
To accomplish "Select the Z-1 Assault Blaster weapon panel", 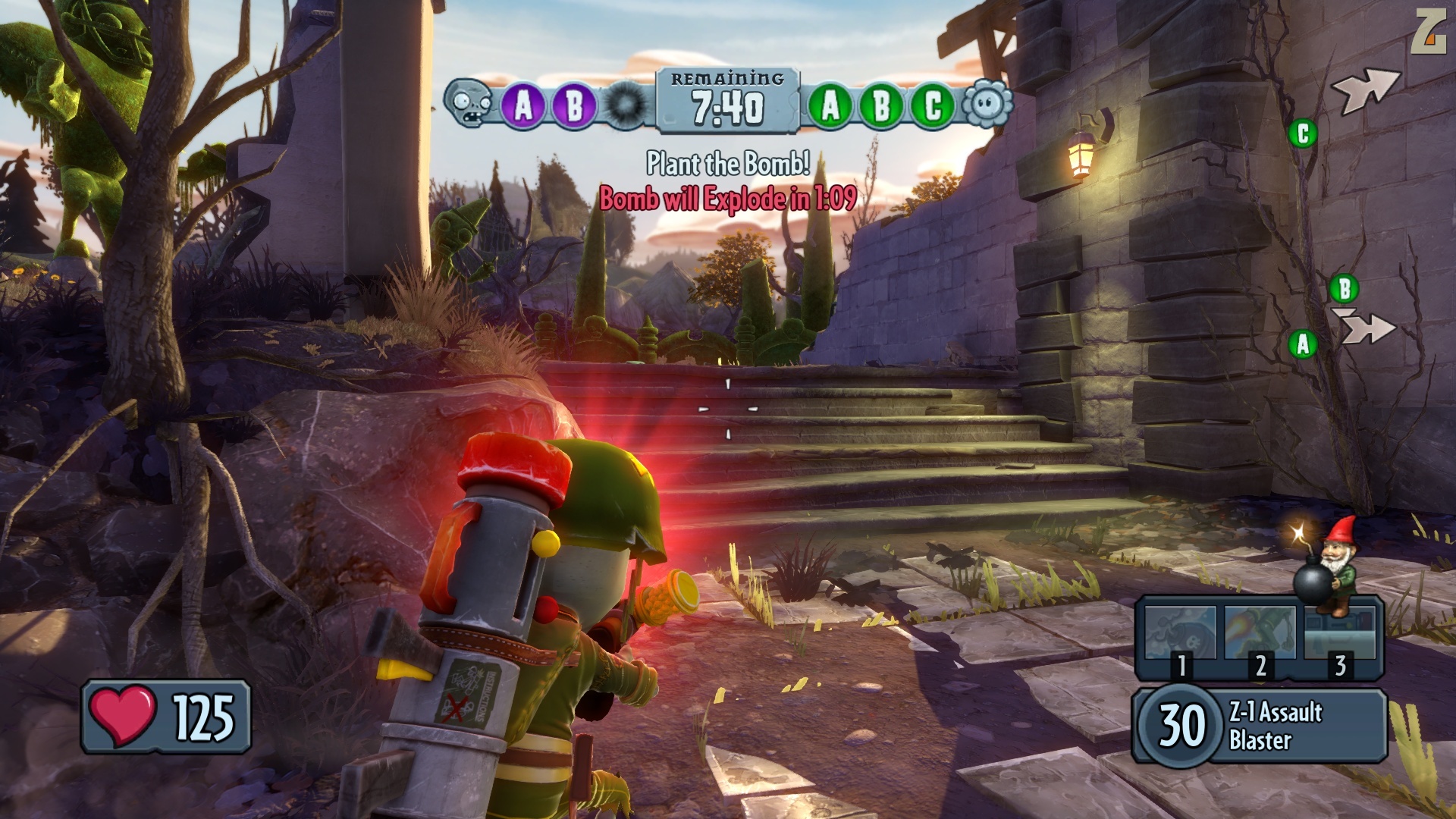I will (x=1260, y=725).
